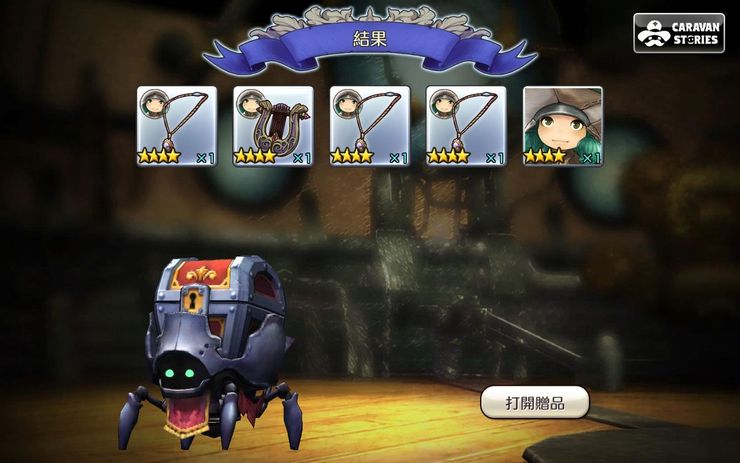This screenshot has width=740, height=463.
Task: Select the four-star harp reward
Action: 273,126
